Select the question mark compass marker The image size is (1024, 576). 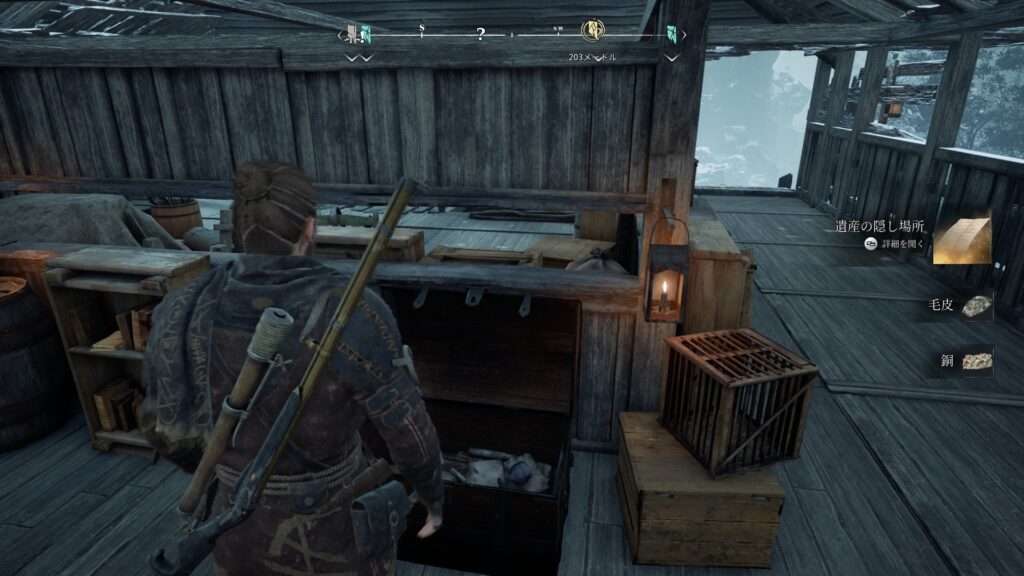coord(481,35)
